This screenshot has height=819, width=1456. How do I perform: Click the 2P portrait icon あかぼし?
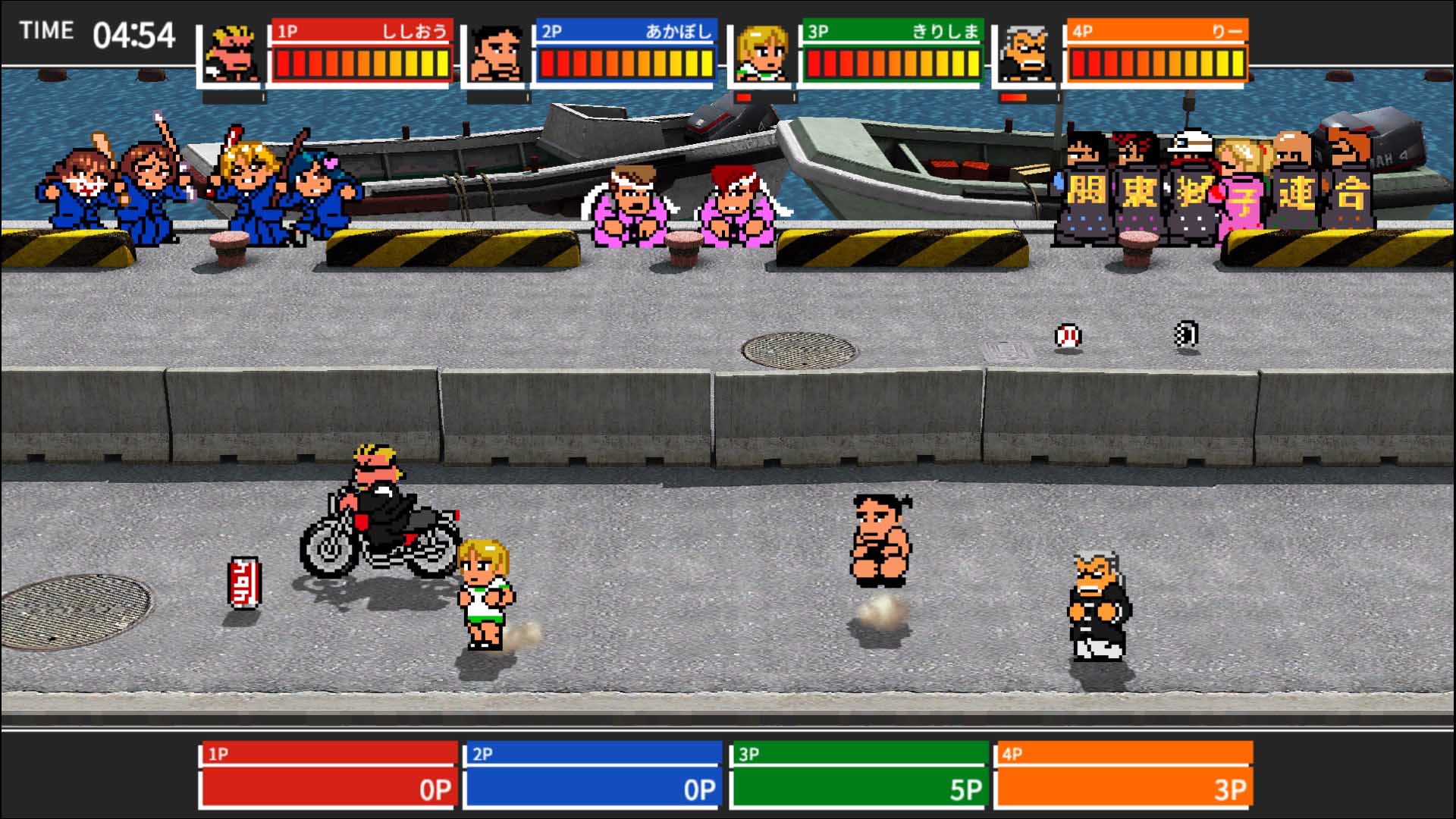(497, 53)
